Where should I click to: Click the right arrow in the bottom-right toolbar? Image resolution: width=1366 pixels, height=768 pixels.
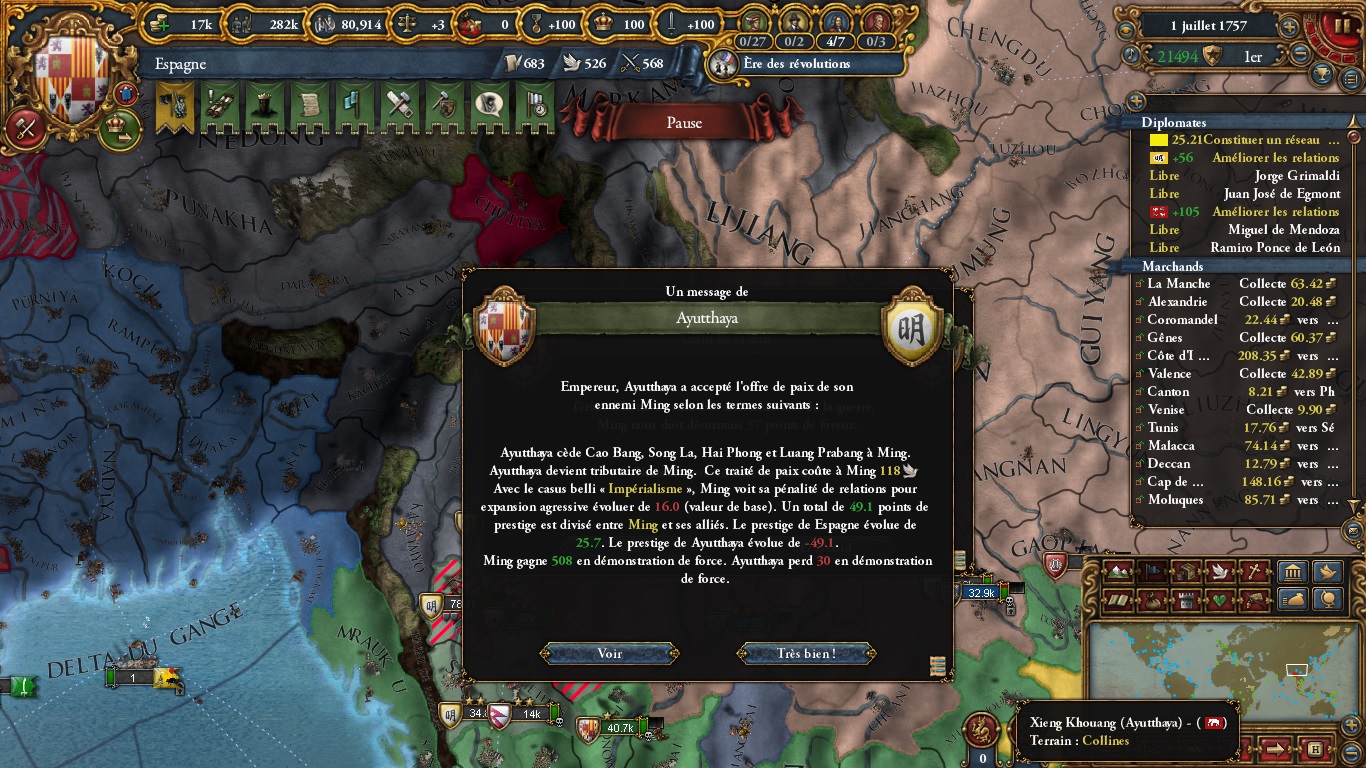[x=1275, y=749]
